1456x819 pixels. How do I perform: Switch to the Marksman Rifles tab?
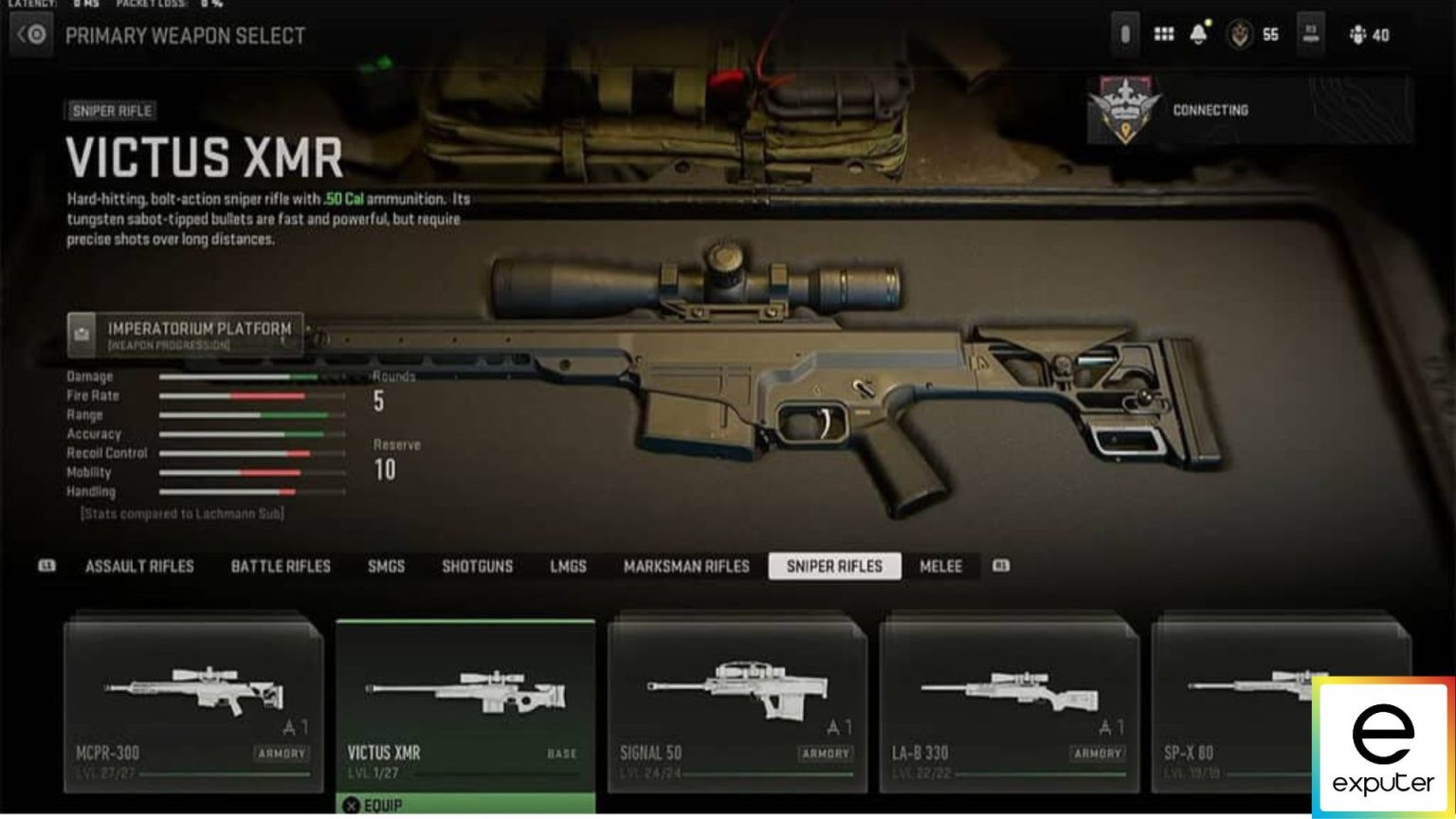pyautogui.click(x=686, y=566)
